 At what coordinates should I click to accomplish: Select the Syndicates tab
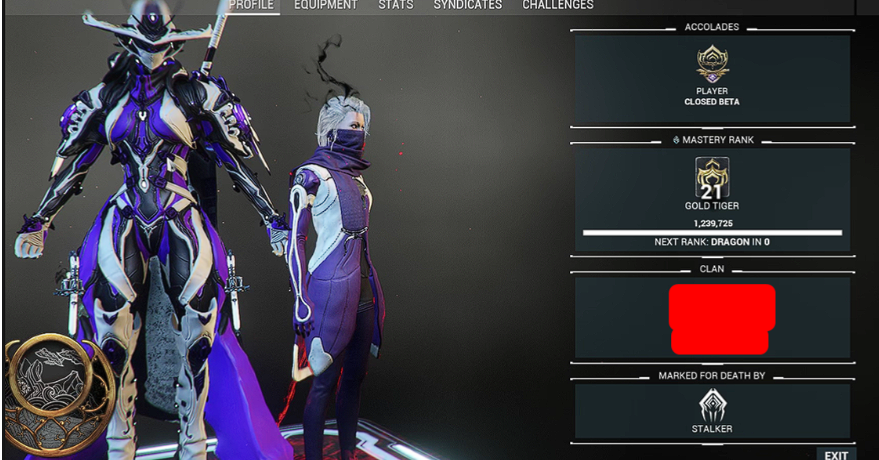467,5
